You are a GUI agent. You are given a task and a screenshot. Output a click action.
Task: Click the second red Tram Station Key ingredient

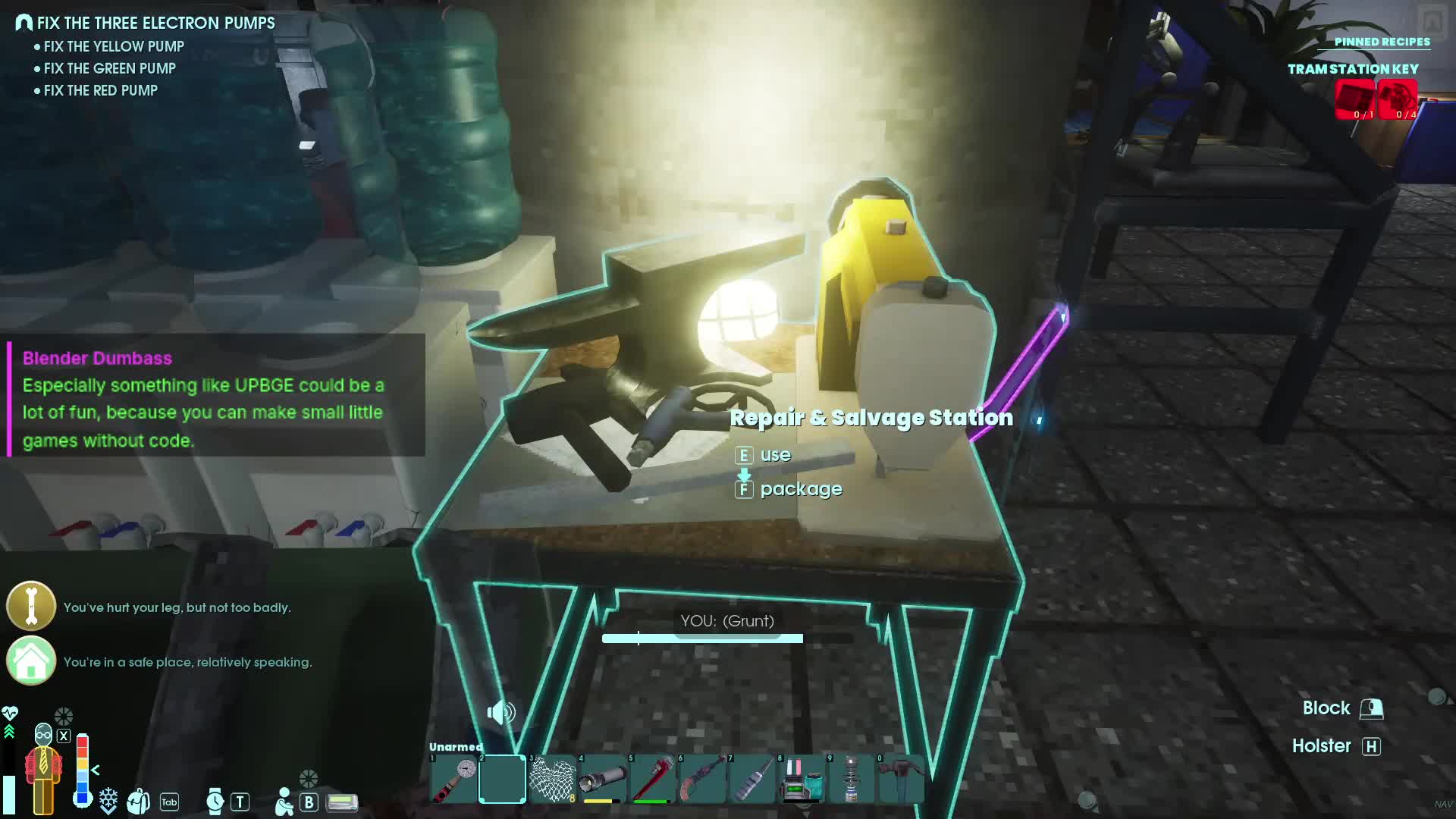[x=1397, y=100]
